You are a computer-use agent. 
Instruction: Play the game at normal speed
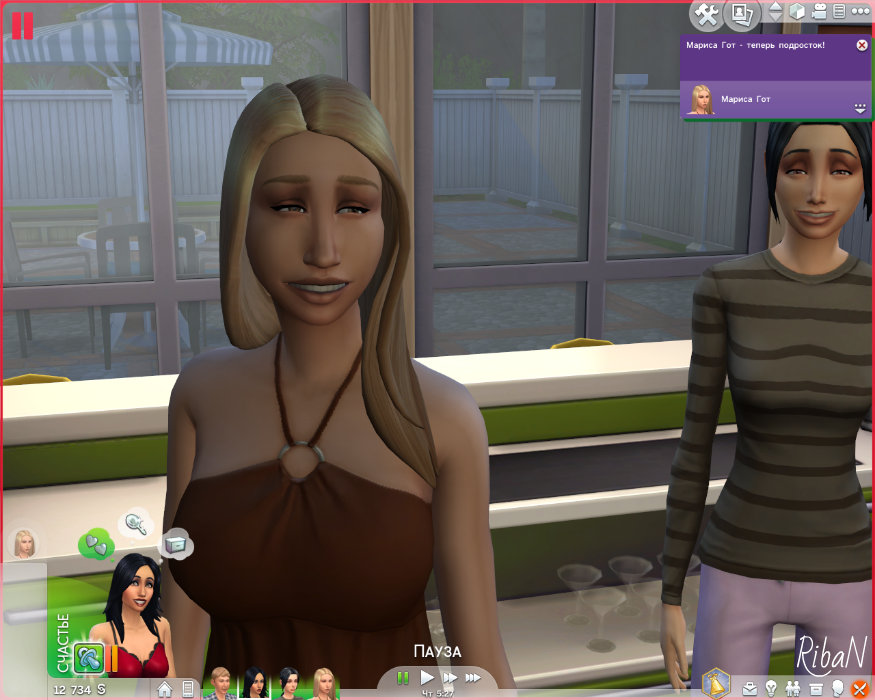(427, 678)
